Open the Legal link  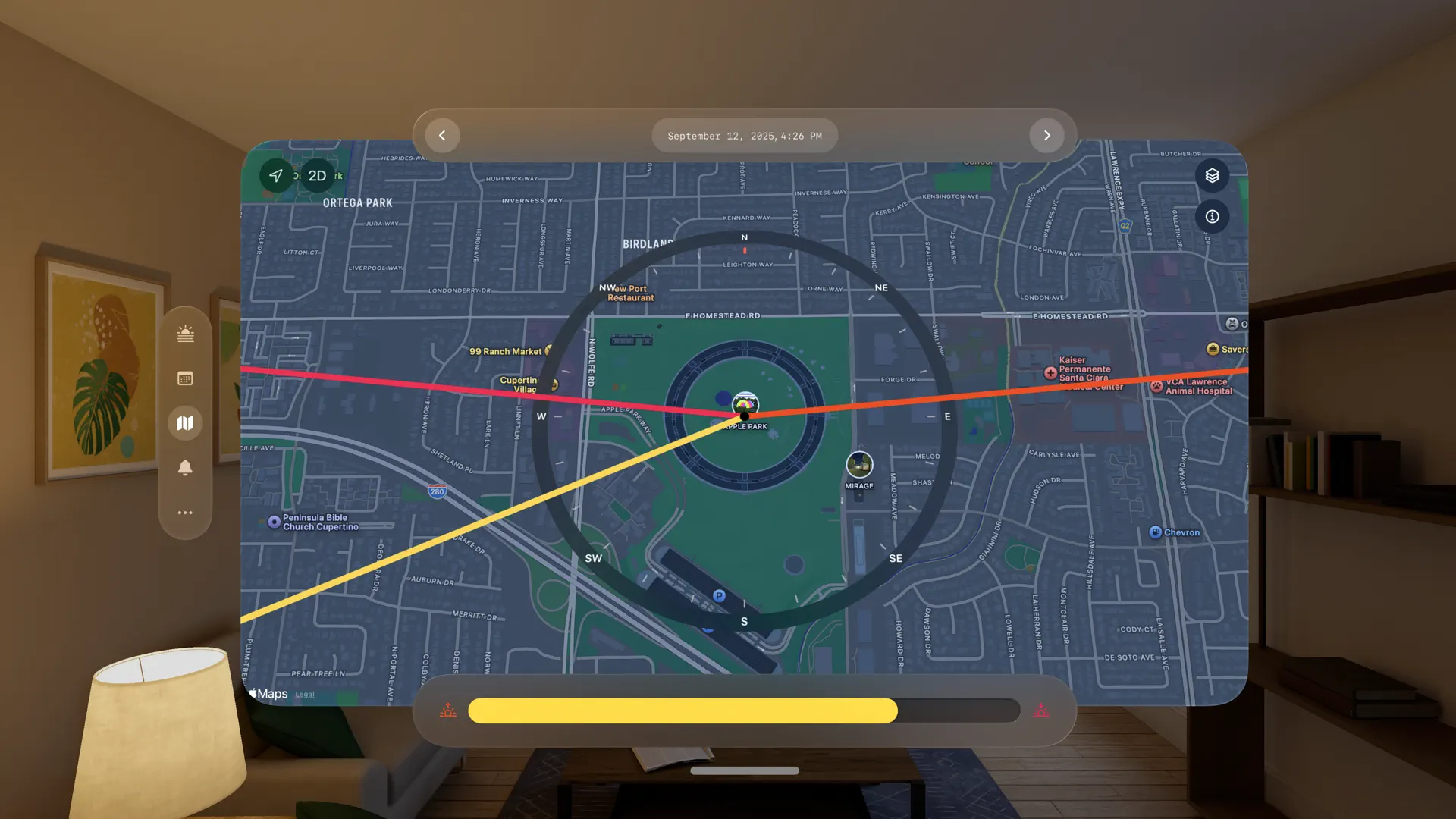[305, 694]
